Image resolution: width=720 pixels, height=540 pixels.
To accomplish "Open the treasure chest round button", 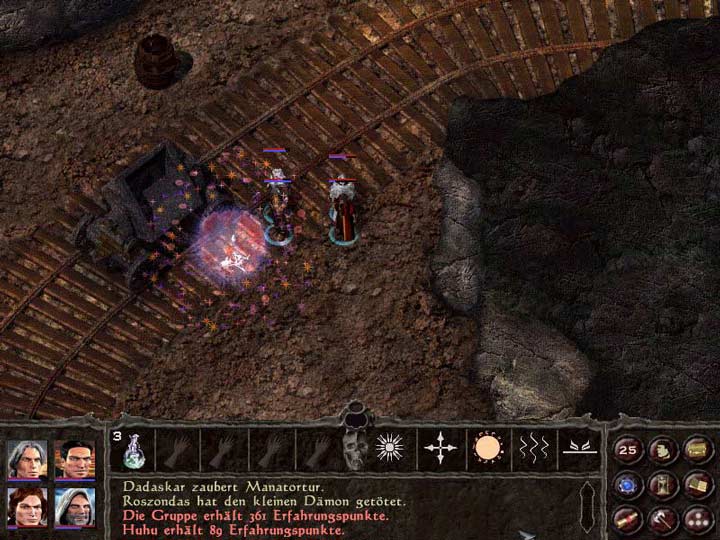I will coord(697,450).
